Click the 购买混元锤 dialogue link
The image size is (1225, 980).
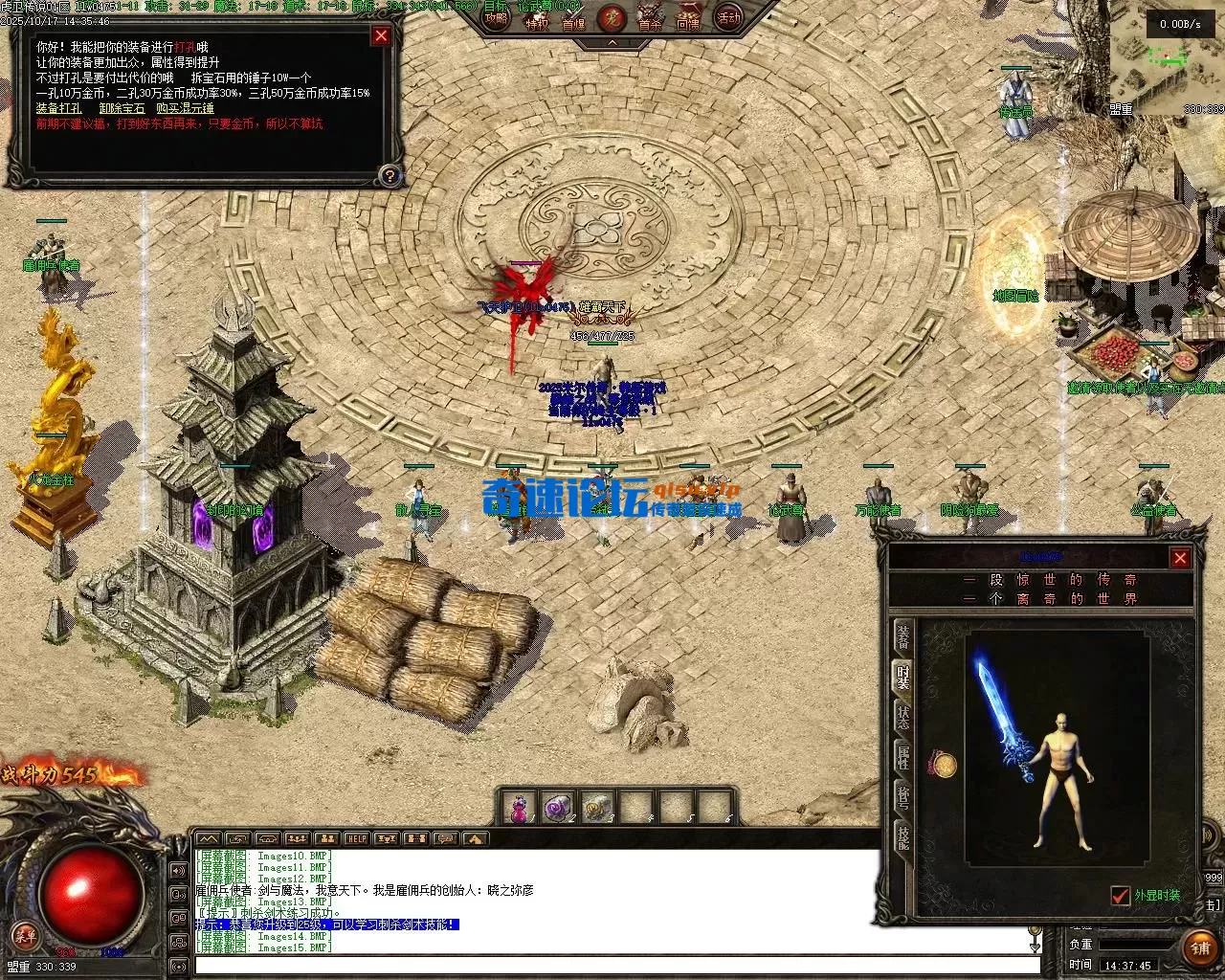point(185,108)
